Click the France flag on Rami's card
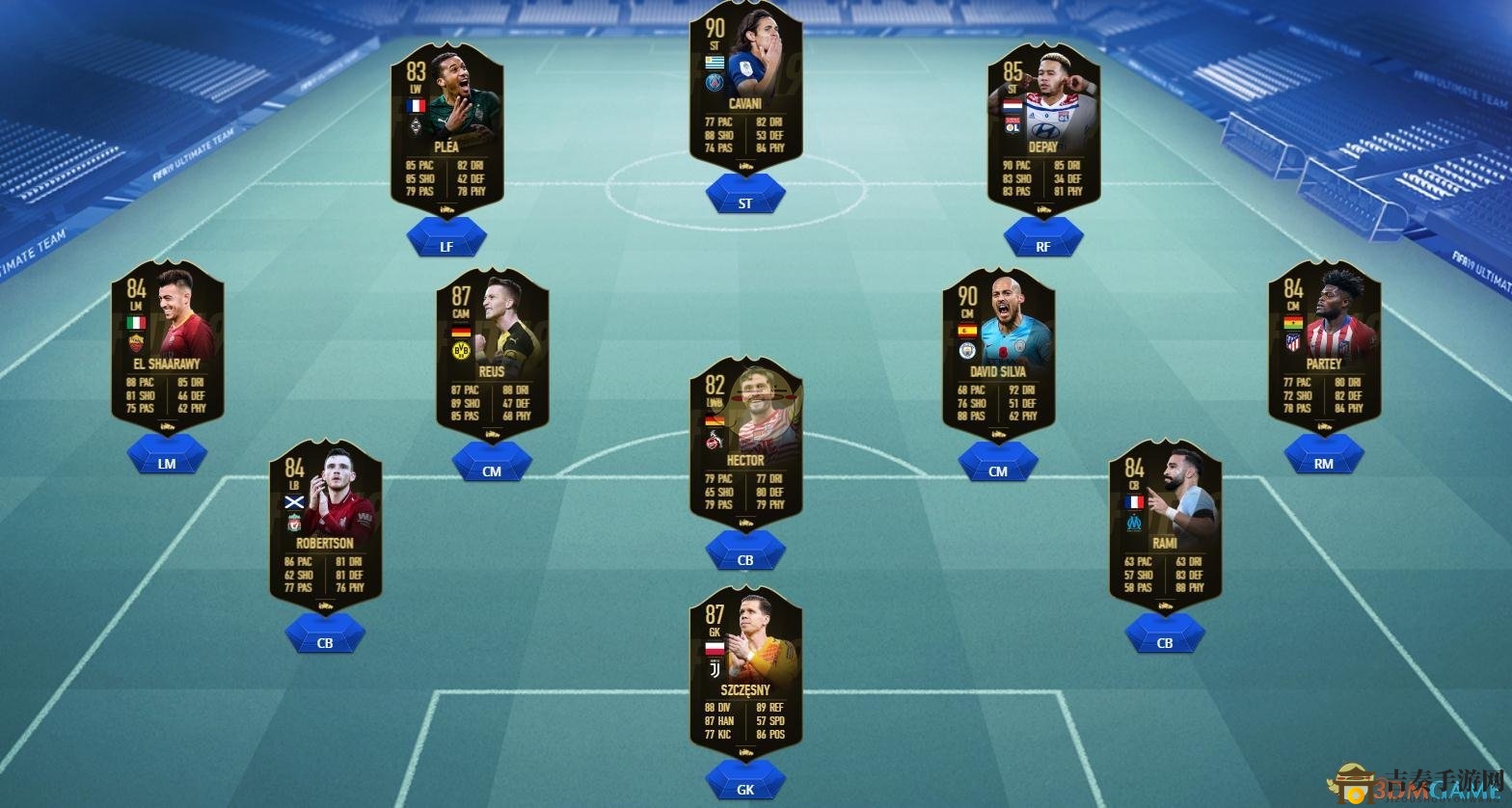Viewport: 1512px width, 808px height. pos(1134,501)
